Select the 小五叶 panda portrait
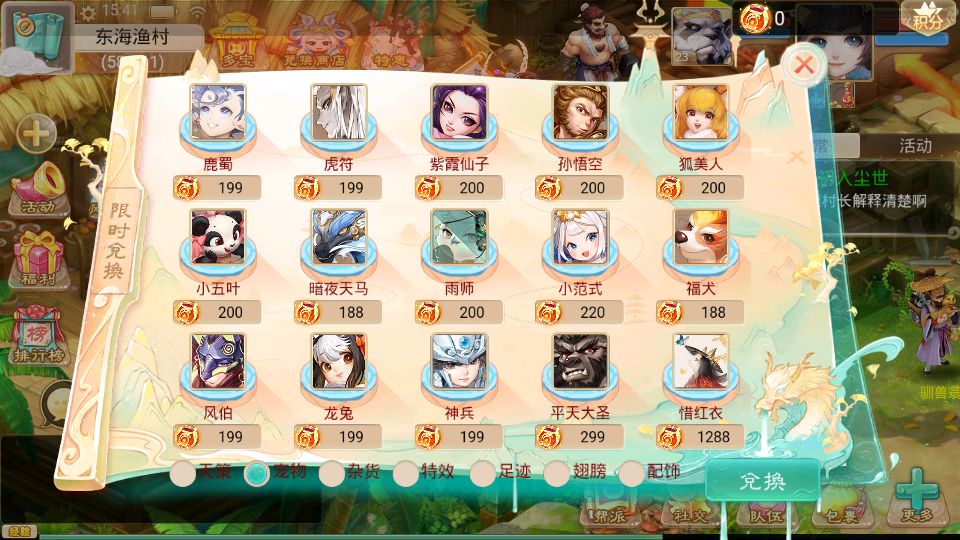960x540 pixels. 218,237
